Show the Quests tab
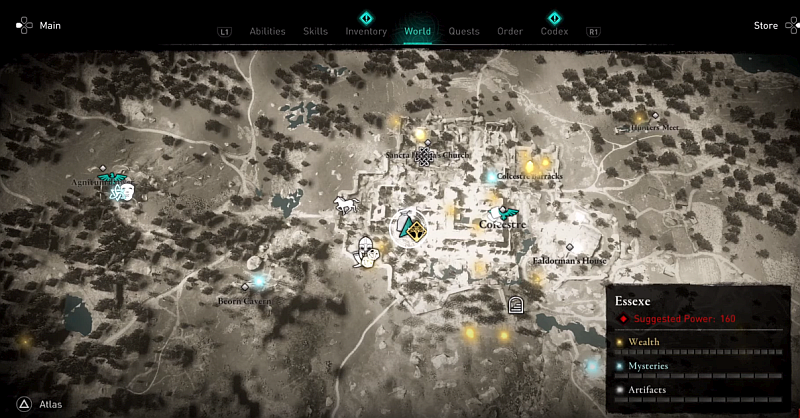 coord(464,31)
